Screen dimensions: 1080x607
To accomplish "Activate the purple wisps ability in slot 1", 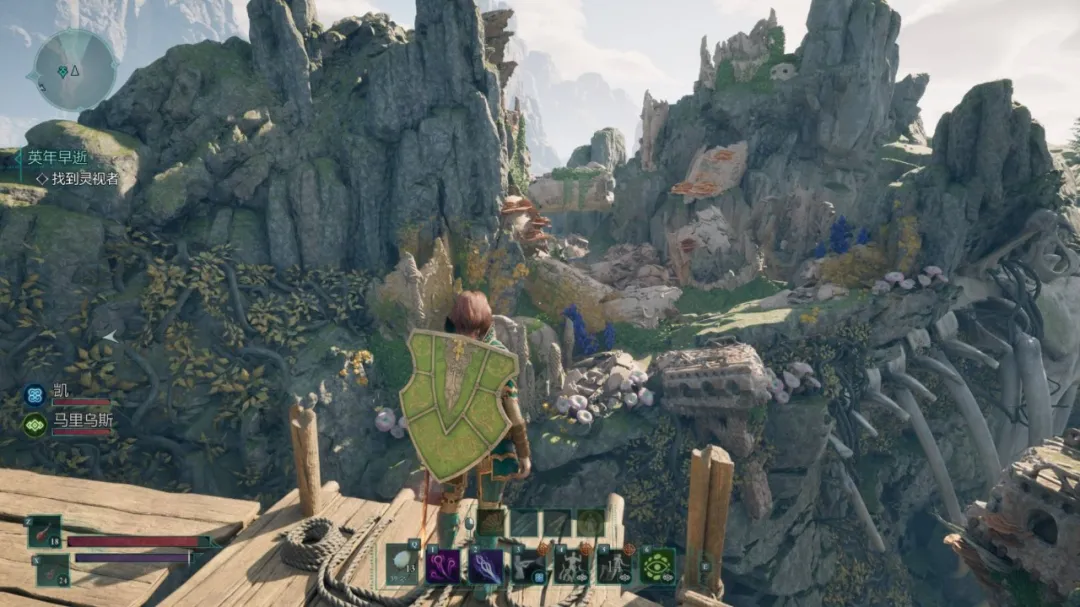I will [444, 565].
